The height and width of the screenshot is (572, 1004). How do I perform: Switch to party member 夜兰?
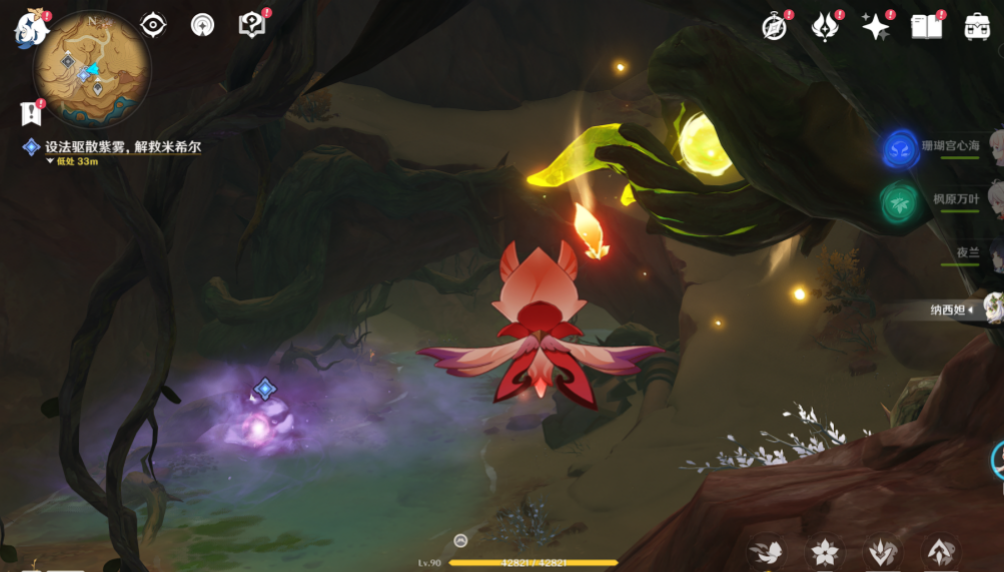point(967,253)
